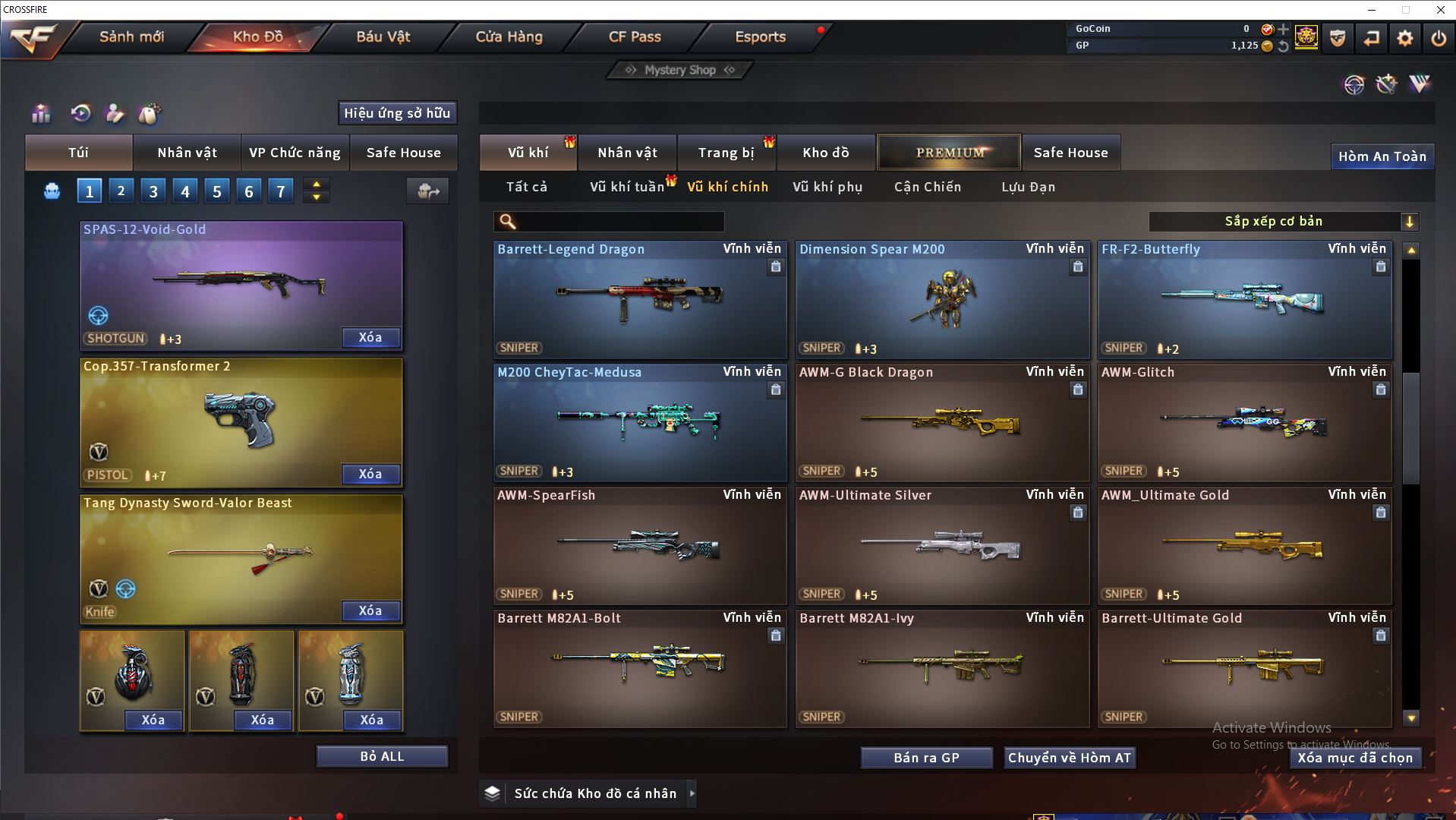Viewport: 1456px width, 820px height.
Task: Filter by Vũ khí phụ weapons
Action: (827, 187)
